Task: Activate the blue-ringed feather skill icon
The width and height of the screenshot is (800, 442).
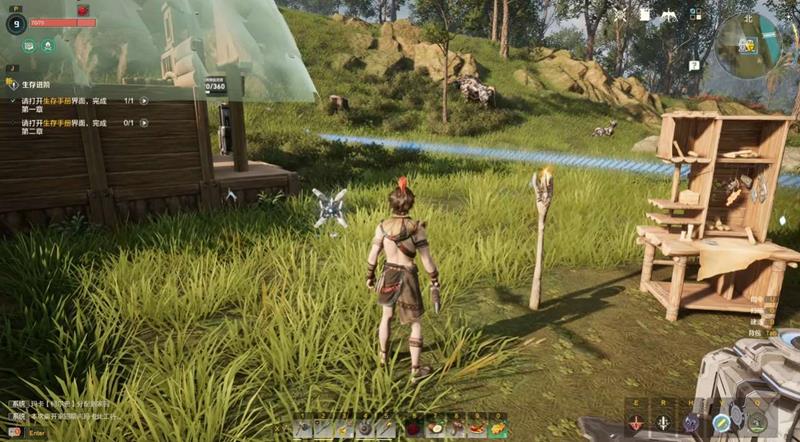Action: 721,422
